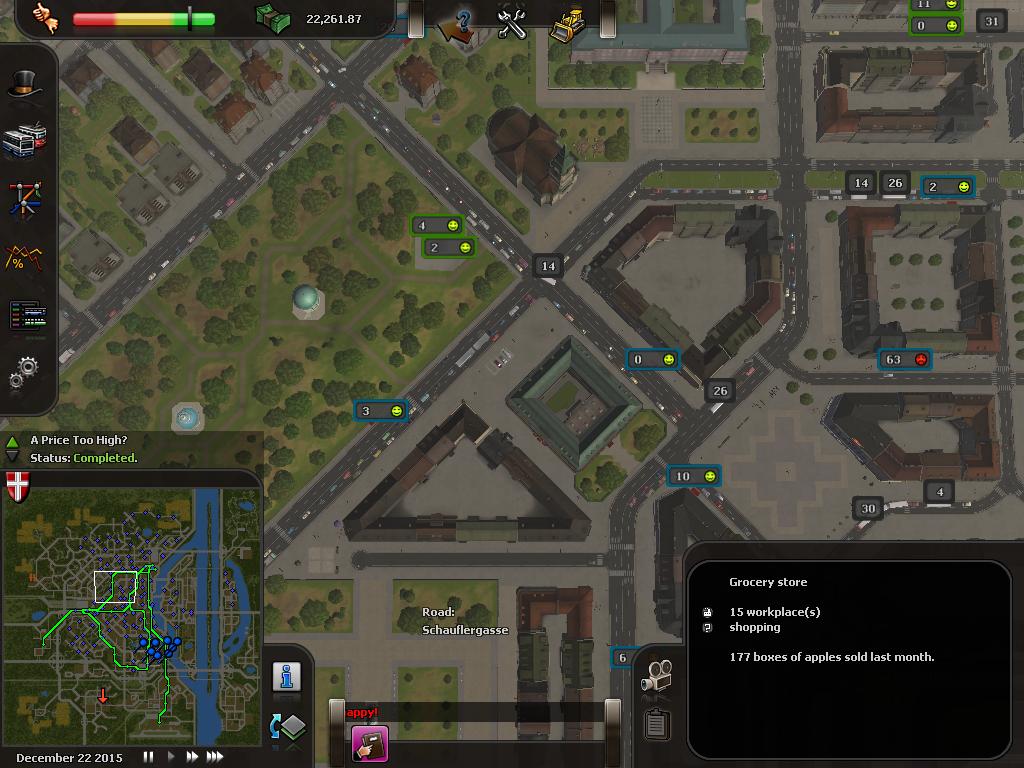Screen dimensions: 1024x768
Task: Show the percent graph economy panel
Action: (25, 258)
